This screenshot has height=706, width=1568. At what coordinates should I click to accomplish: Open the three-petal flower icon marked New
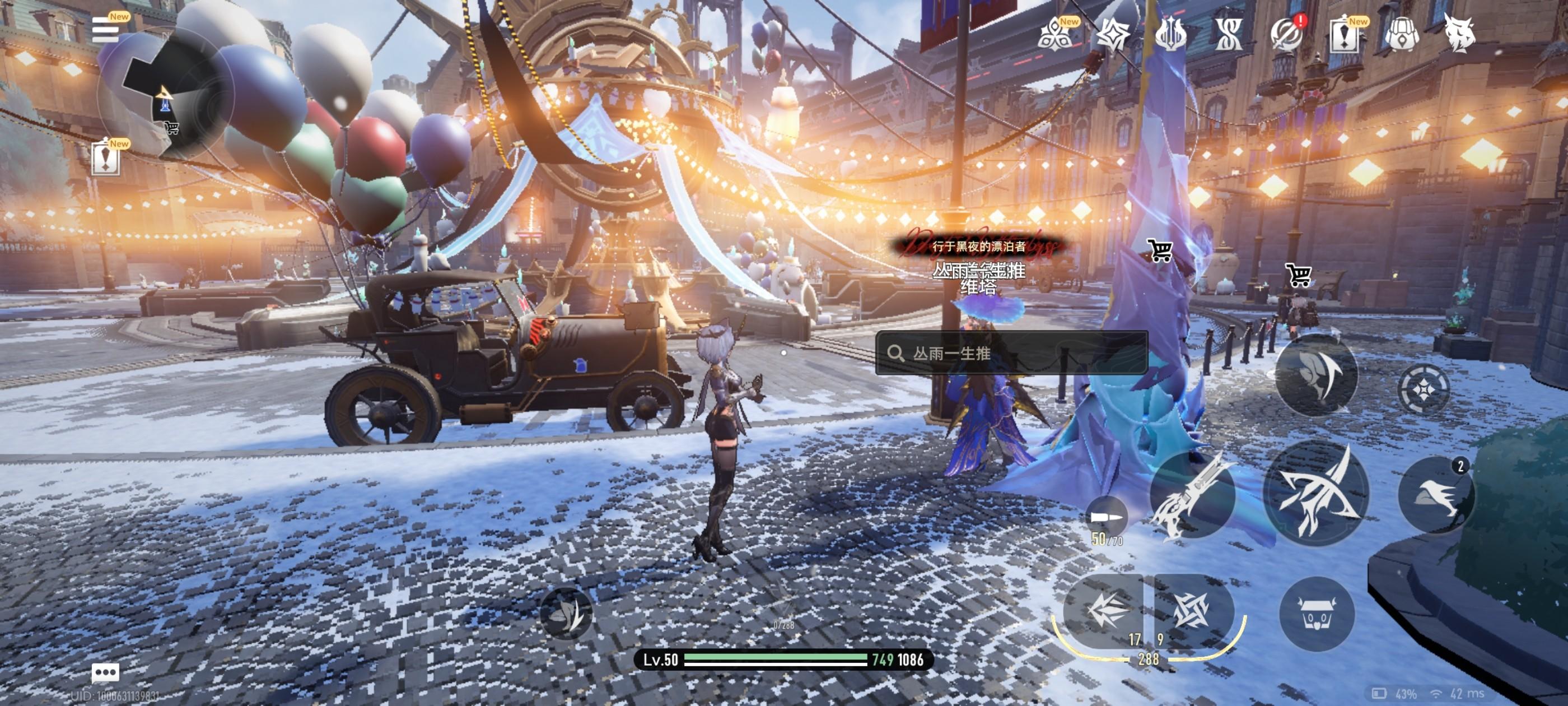coord(1056,34)
